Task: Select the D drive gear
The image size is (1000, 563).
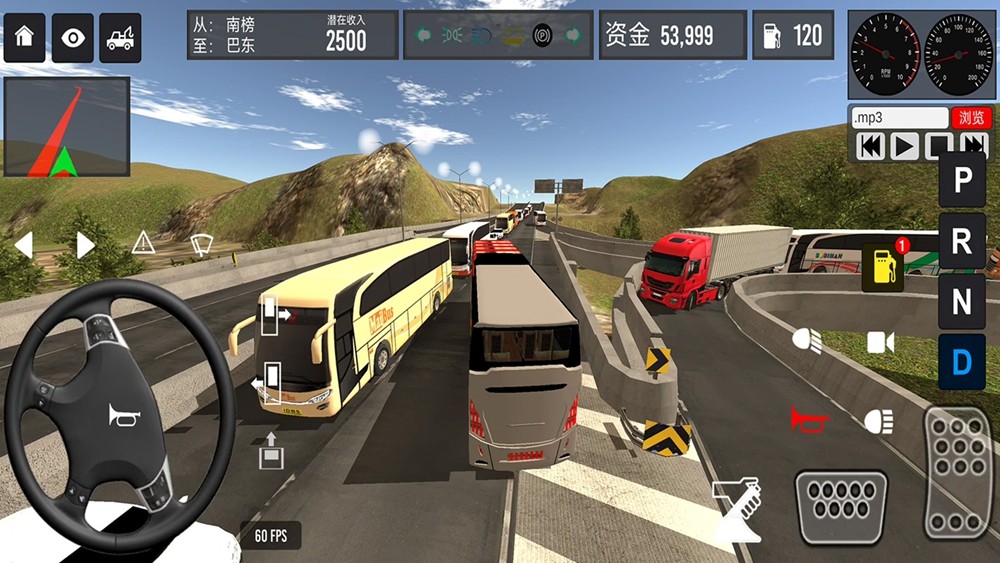Action: pos(962,362)
